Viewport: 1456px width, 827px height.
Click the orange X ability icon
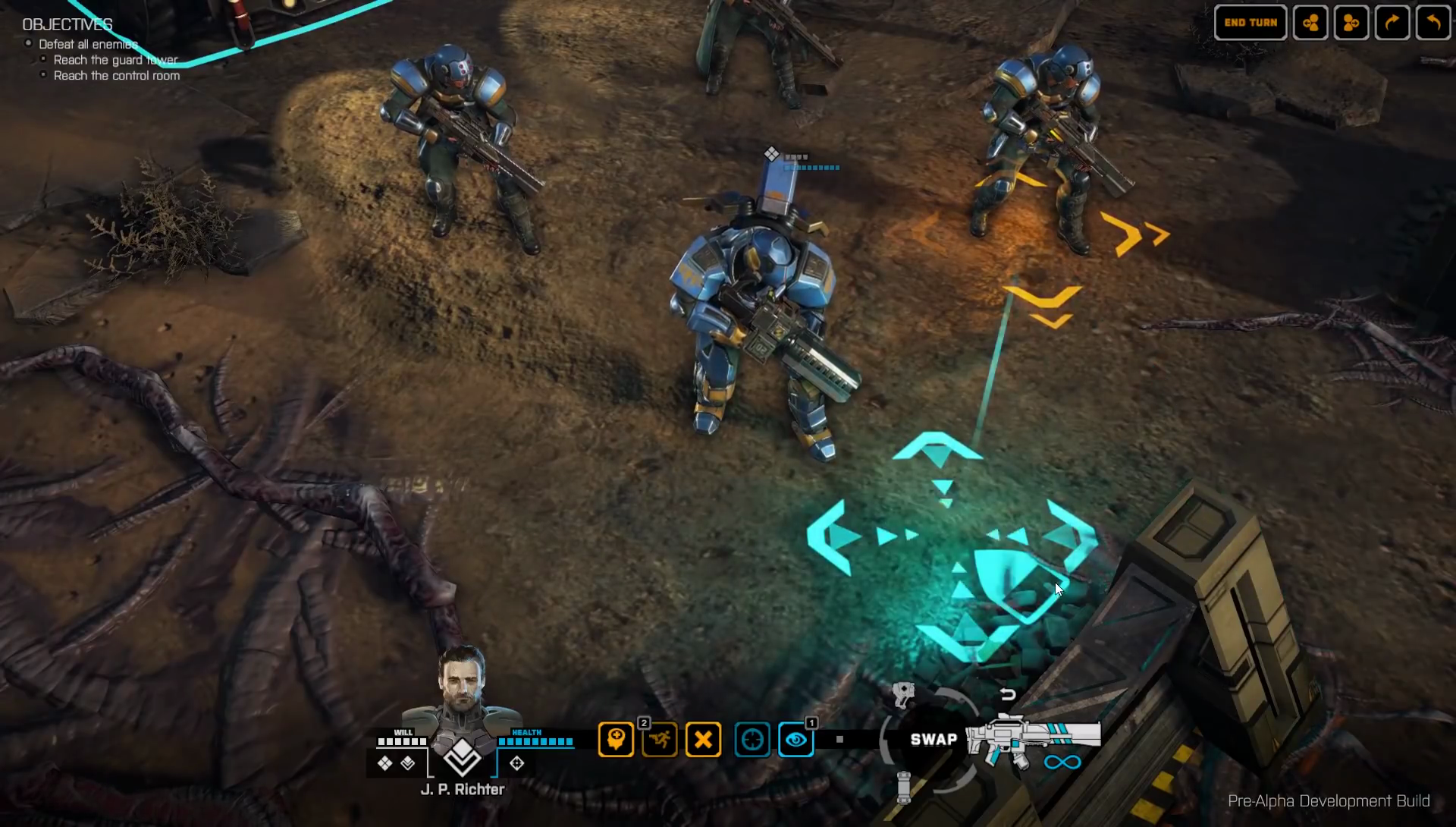click(x=703, y=739)
